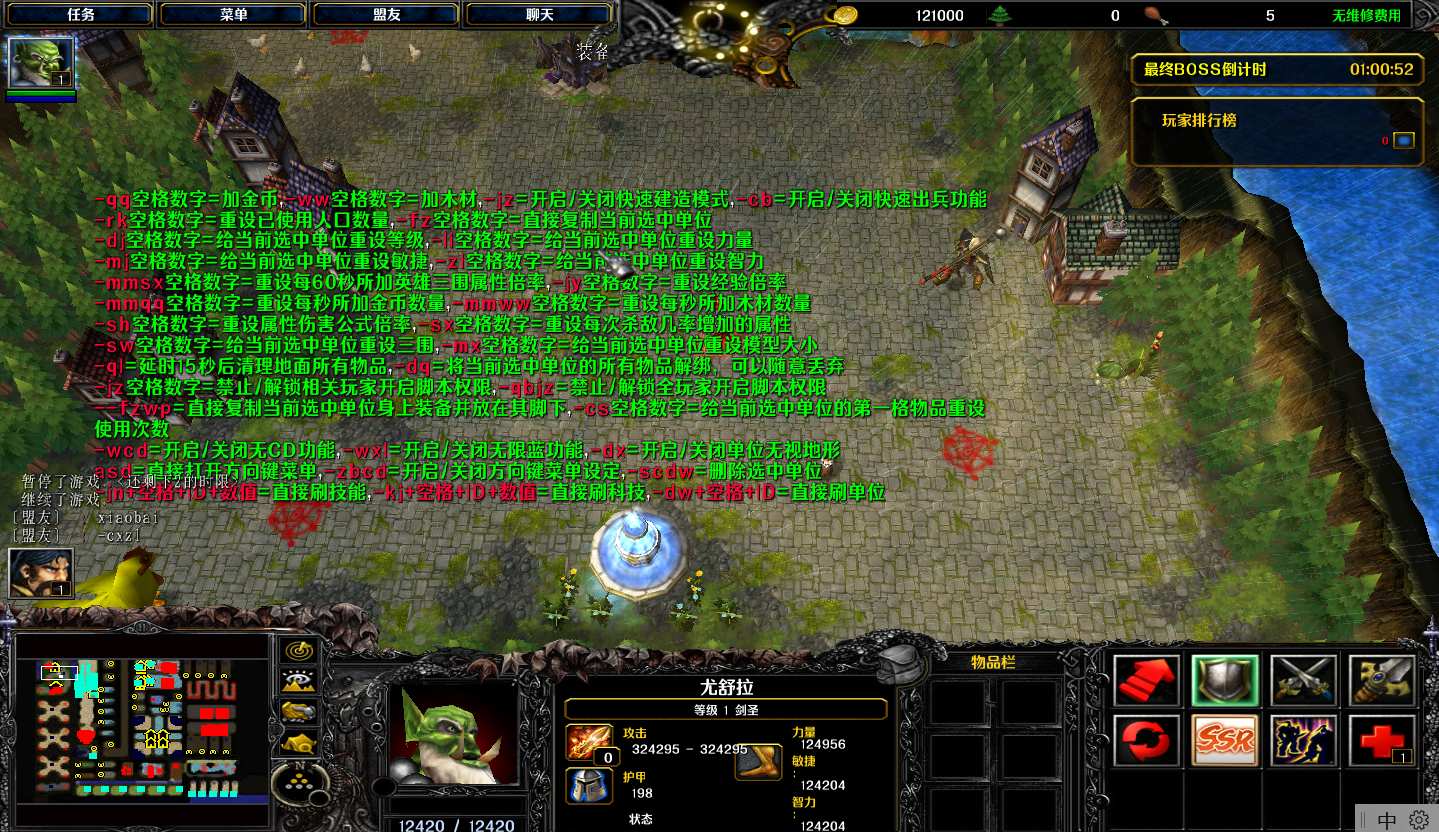
Task: Open the 菜单 main menu
Action: (234, 15)
